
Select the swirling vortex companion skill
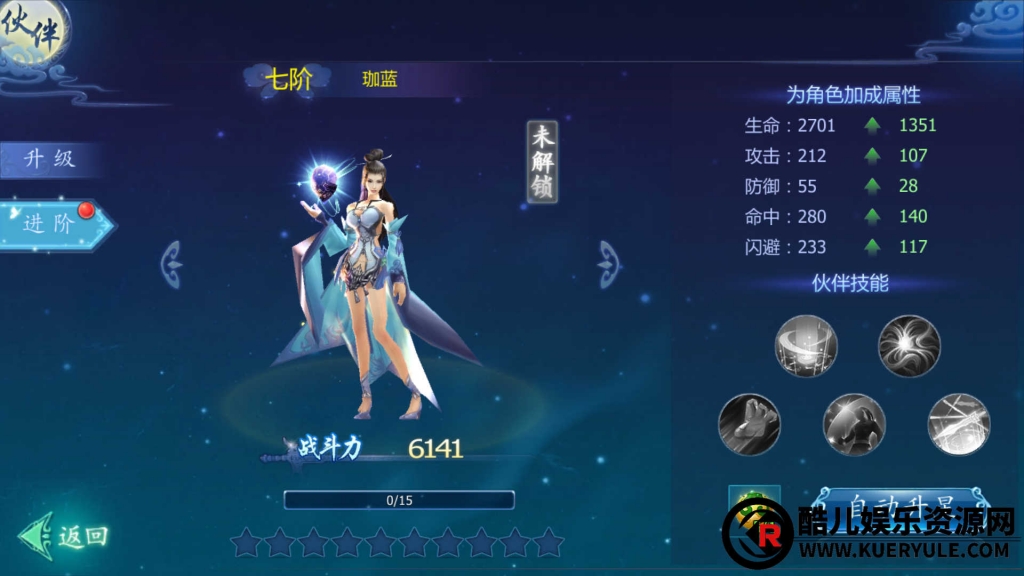[806, 346]
